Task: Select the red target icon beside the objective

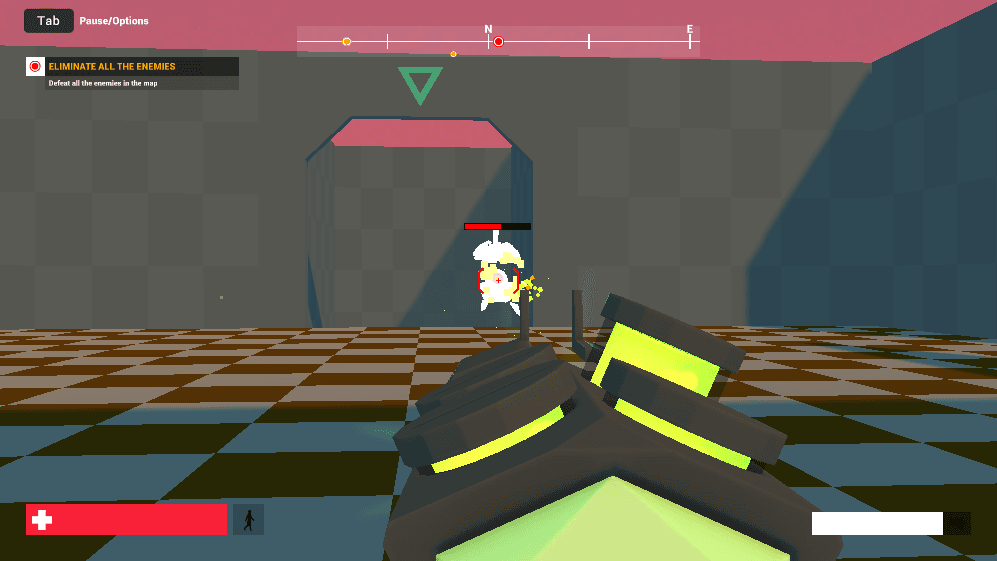Action: point(35,67)
